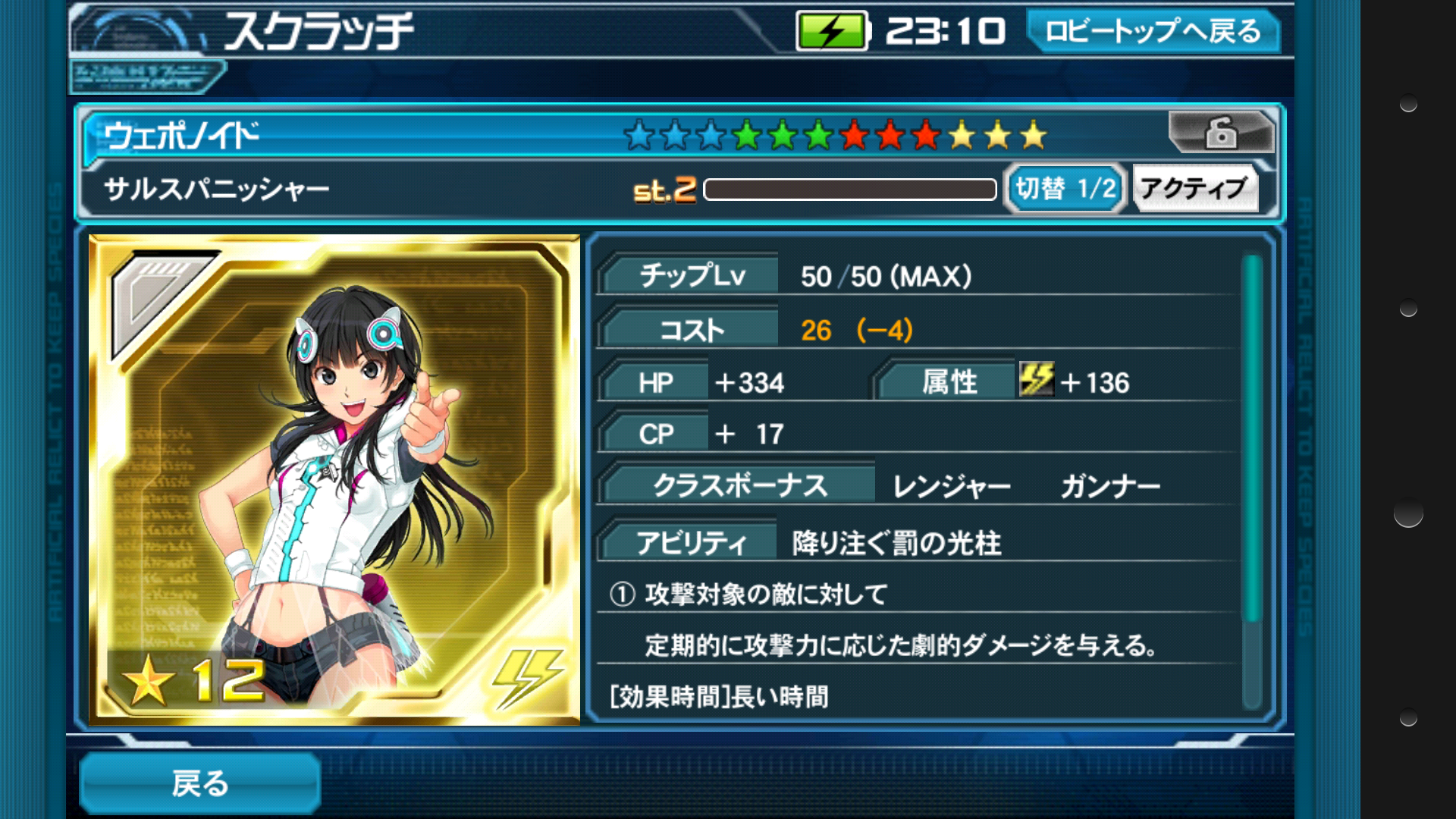
Task: Toggle the 切替 1/2 switch button
Action: pos(1065,188)
